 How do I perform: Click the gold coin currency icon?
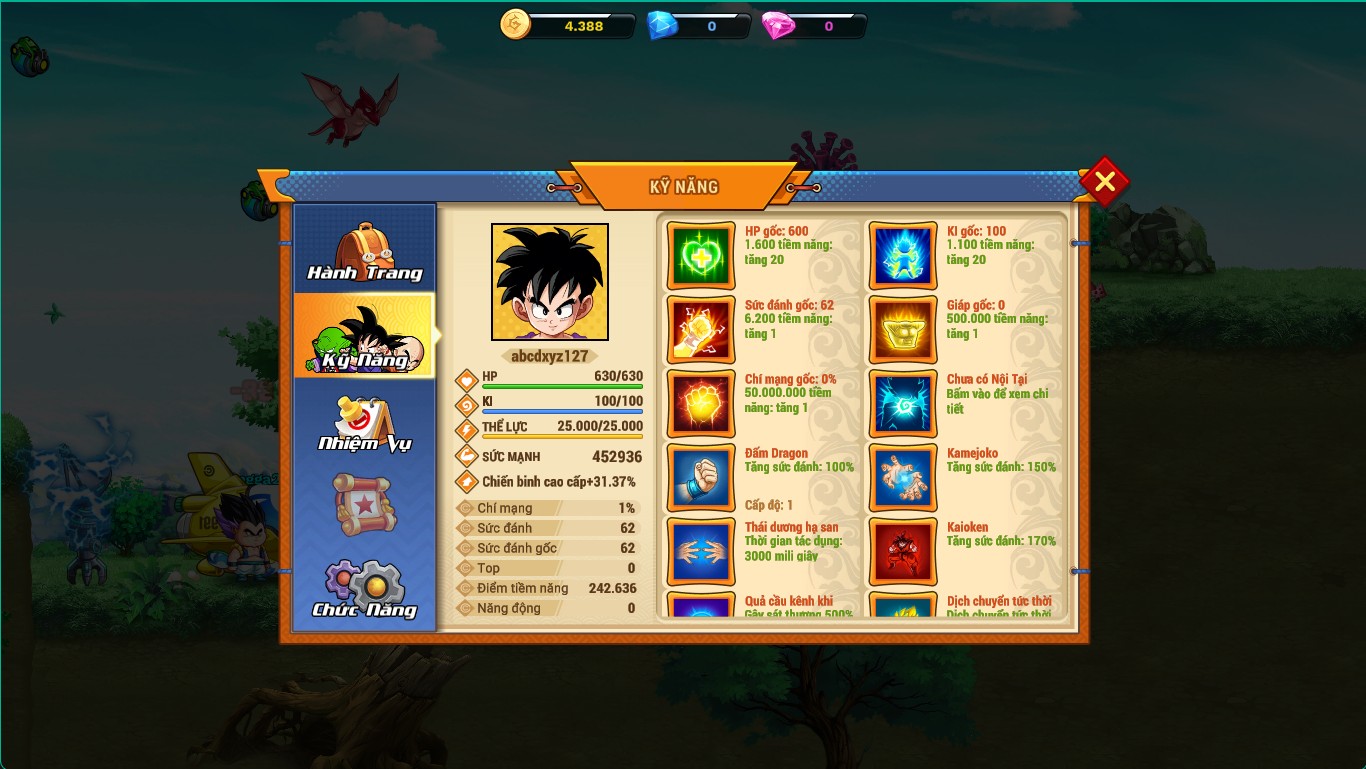(515, 25)
